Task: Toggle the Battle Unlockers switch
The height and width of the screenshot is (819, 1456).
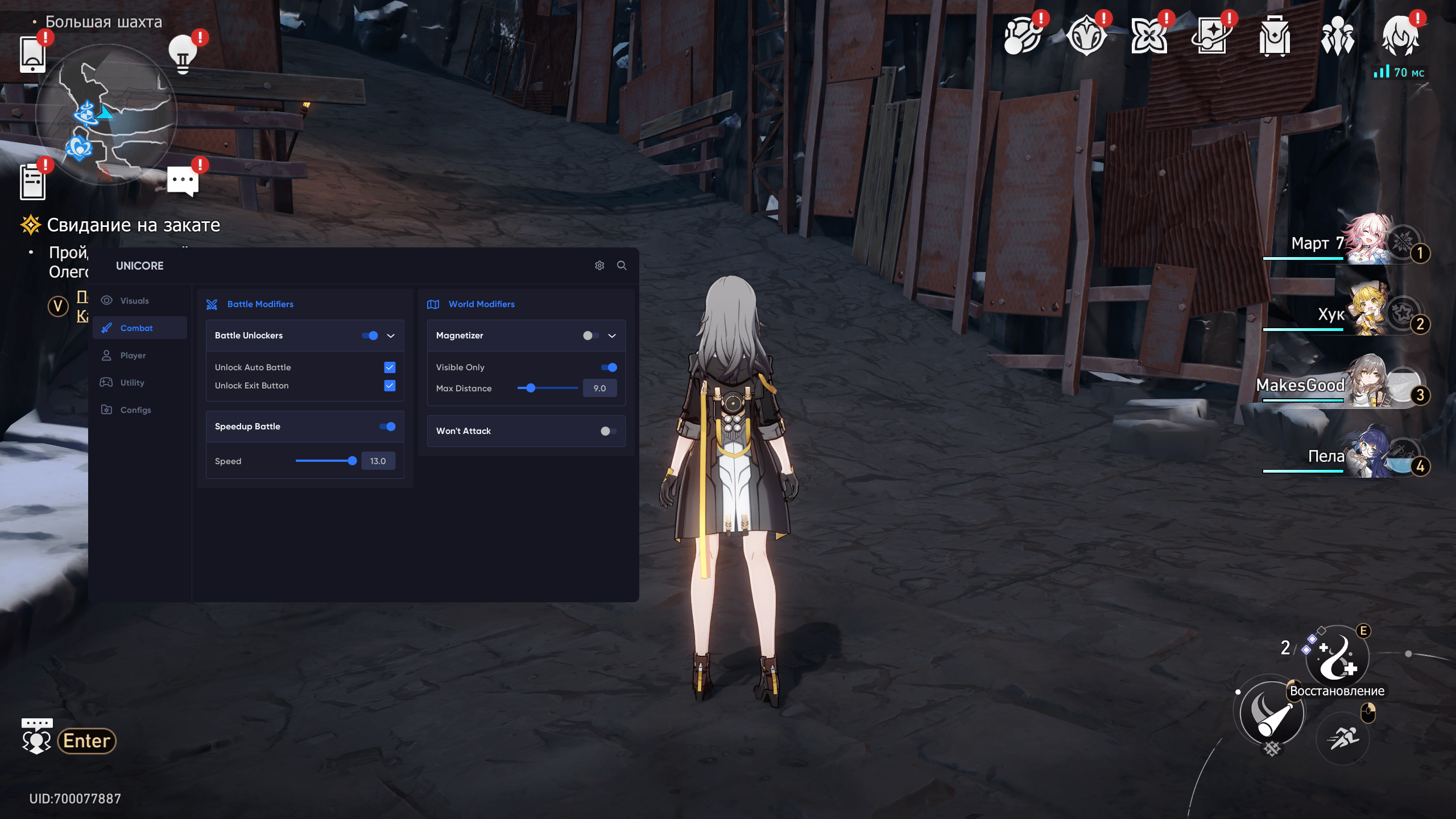Action: [x=370, y=336]
